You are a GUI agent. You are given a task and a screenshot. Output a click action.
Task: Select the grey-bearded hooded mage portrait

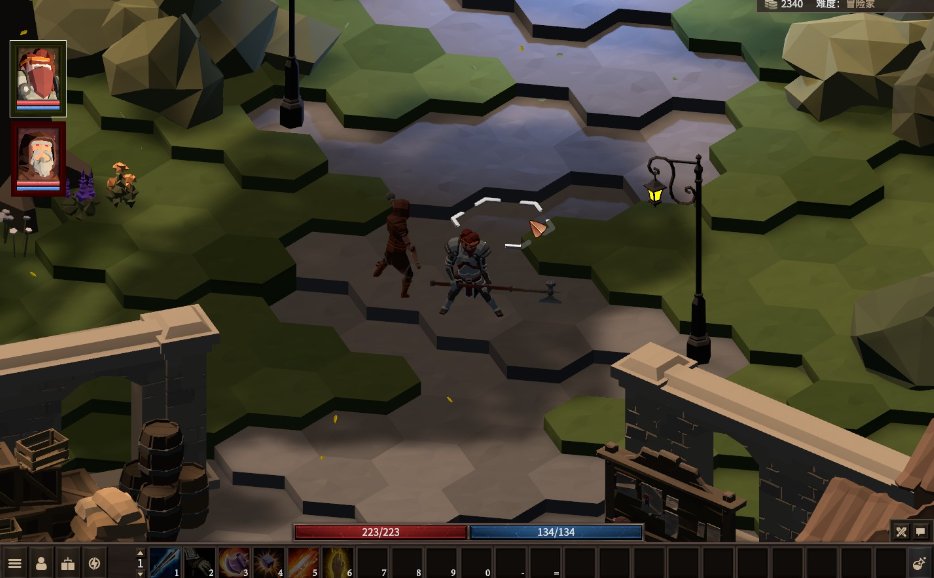click(38, 156)
